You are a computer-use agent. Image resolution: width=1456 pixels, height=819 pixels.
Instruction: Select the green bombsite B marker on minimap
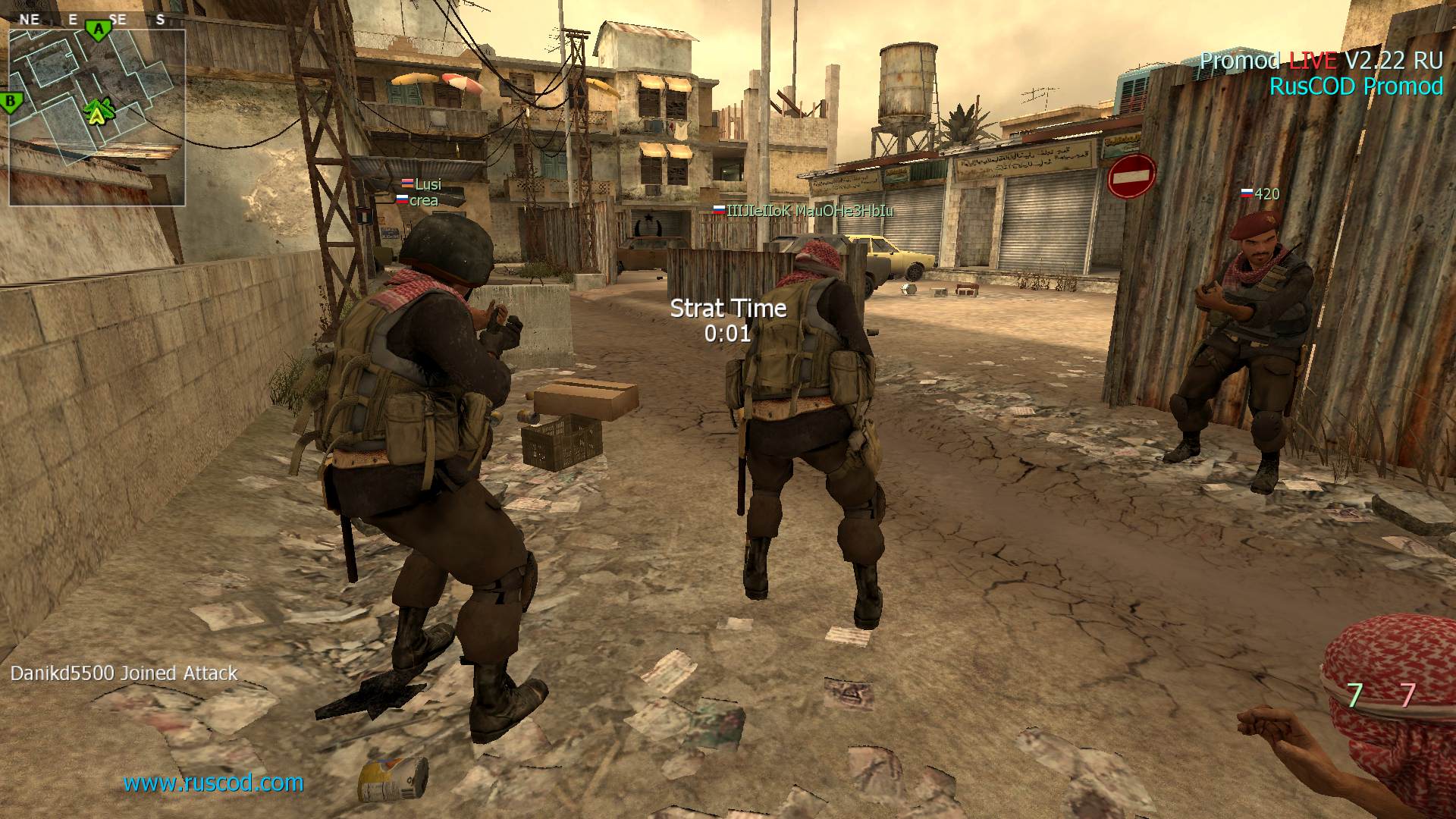(x=10, y=101)
